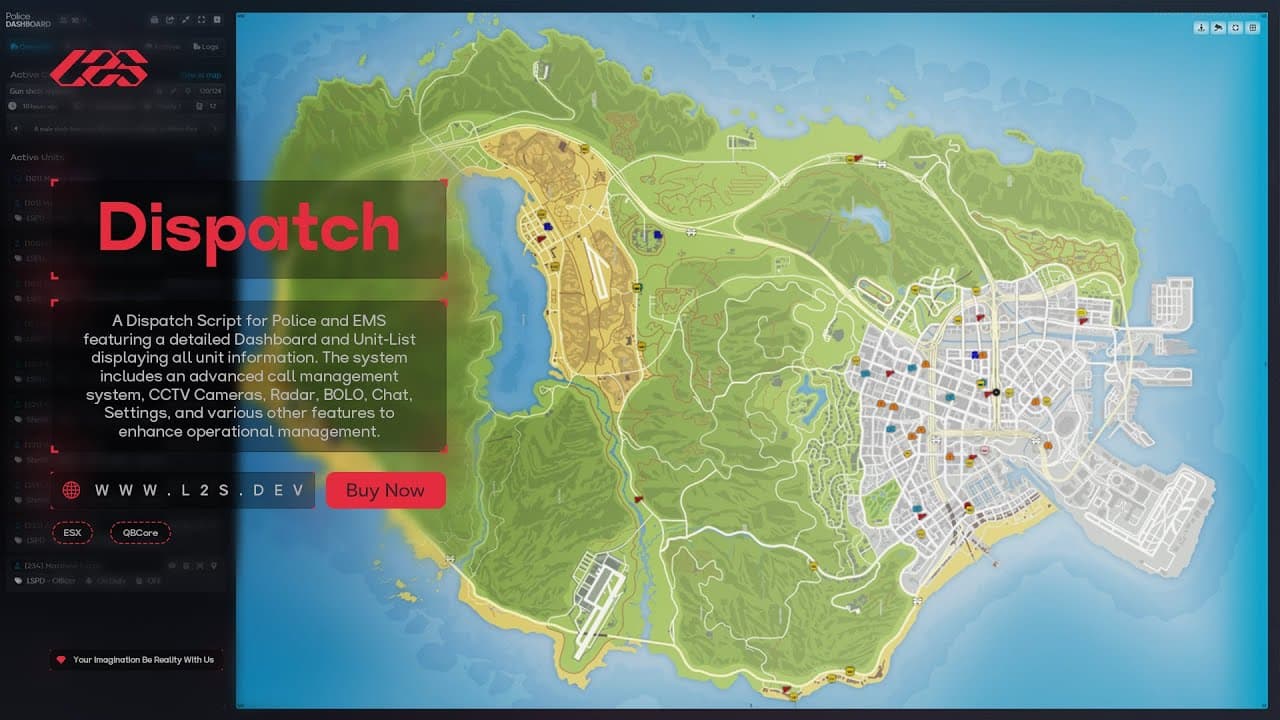
Task: Open the Logs tab
Action: [207, 46]
